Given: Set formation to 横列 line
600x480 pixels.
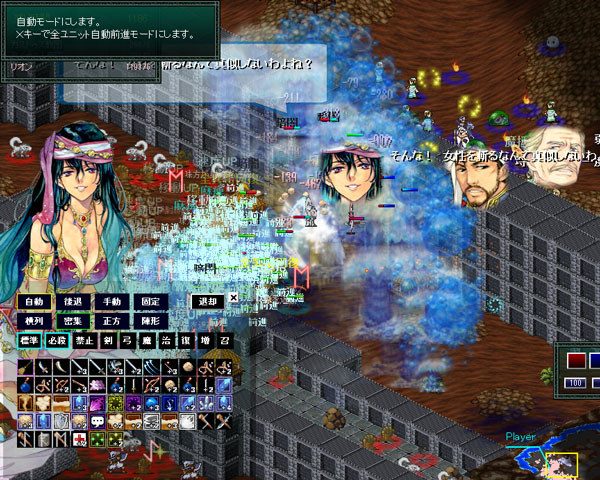Looking at the screenshot, I should [34, 321].
